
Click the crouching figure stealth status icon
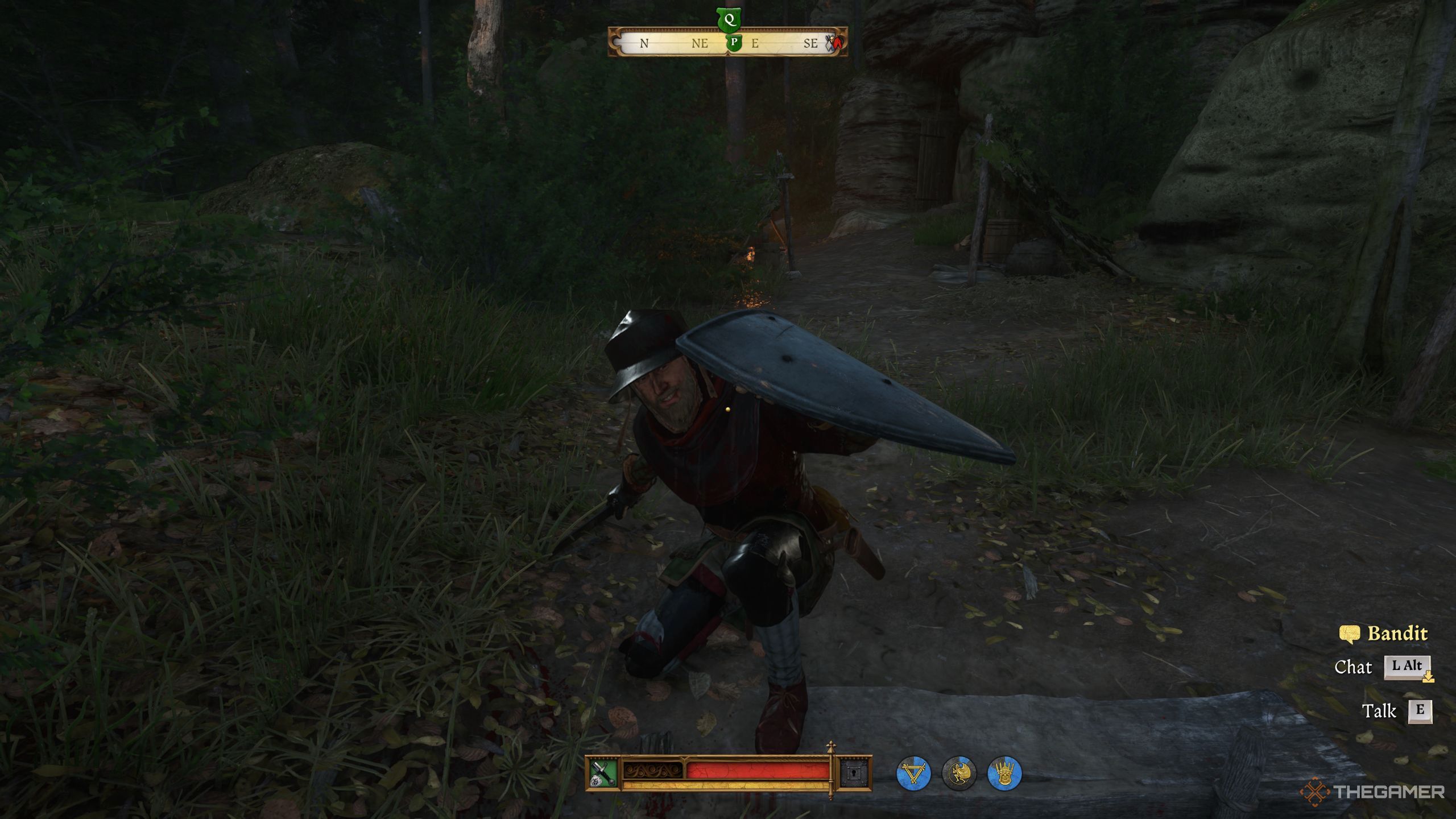pos(959,773)
